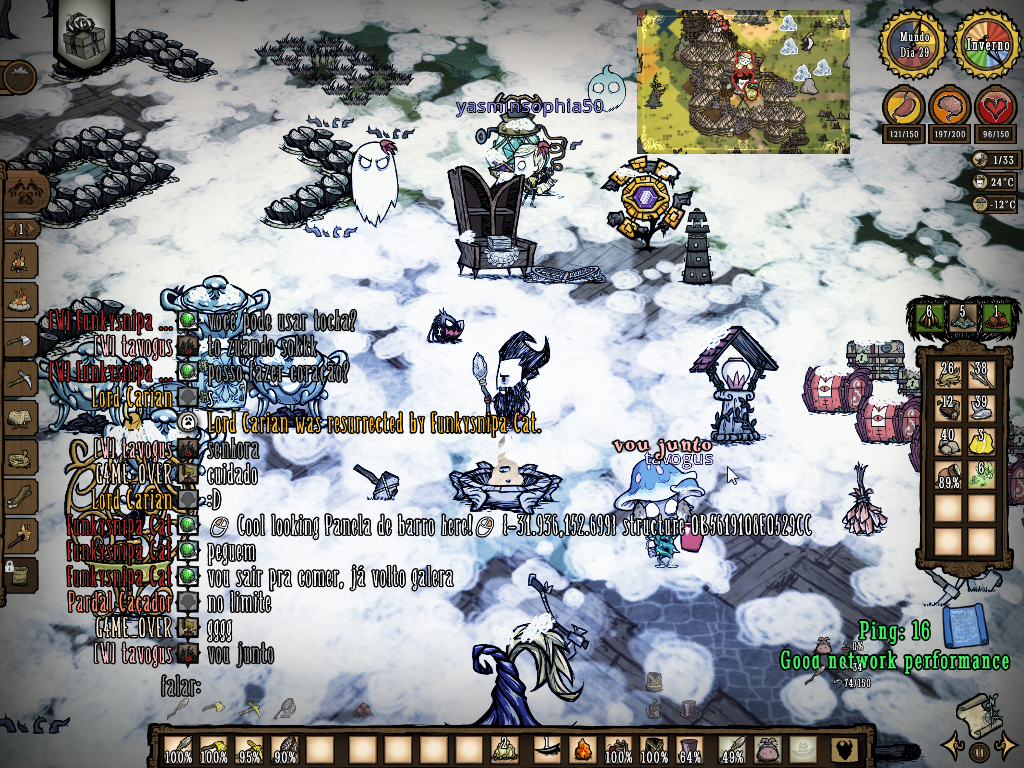Select the gold nugget stack in backpack

tap(982, 442)
